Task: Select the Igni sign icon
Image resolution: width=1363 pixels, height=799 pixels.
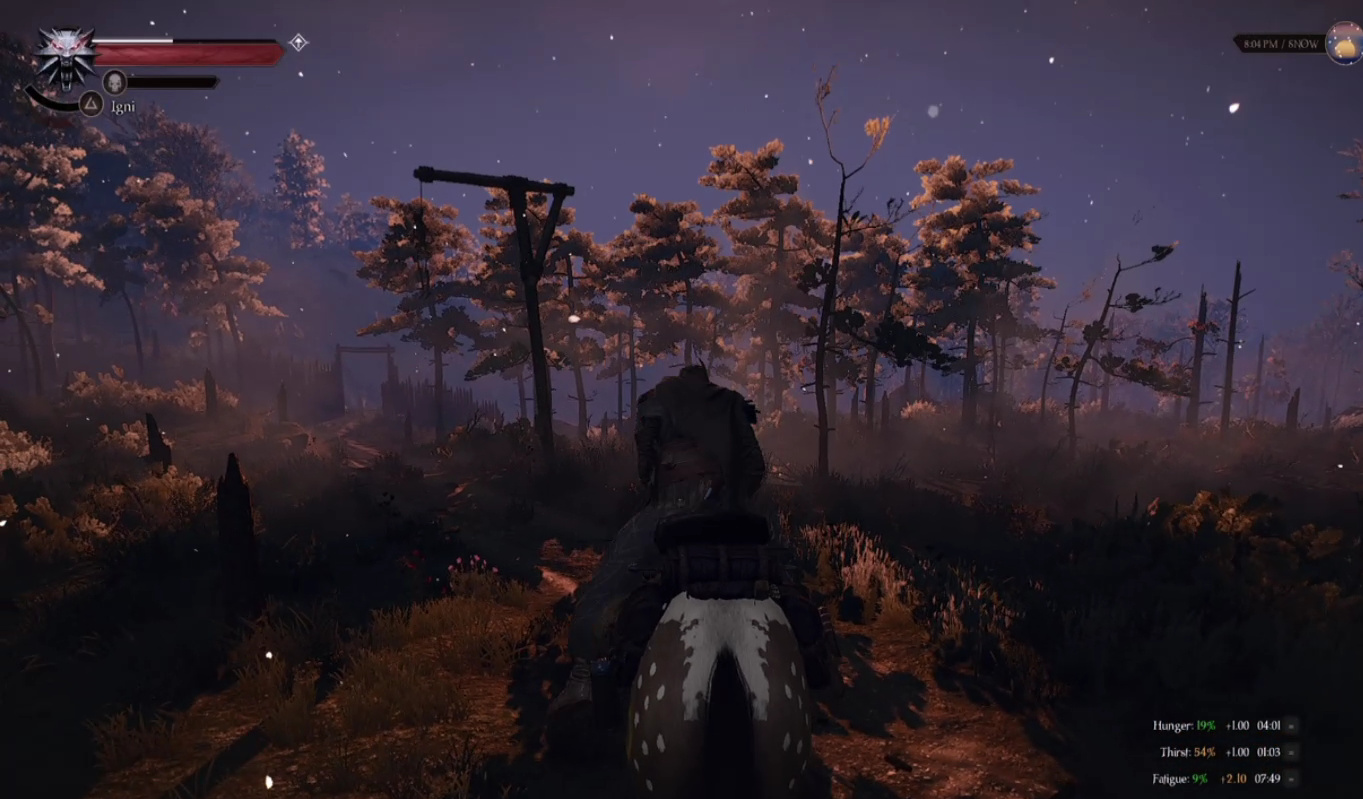Action: pos(91,104)
